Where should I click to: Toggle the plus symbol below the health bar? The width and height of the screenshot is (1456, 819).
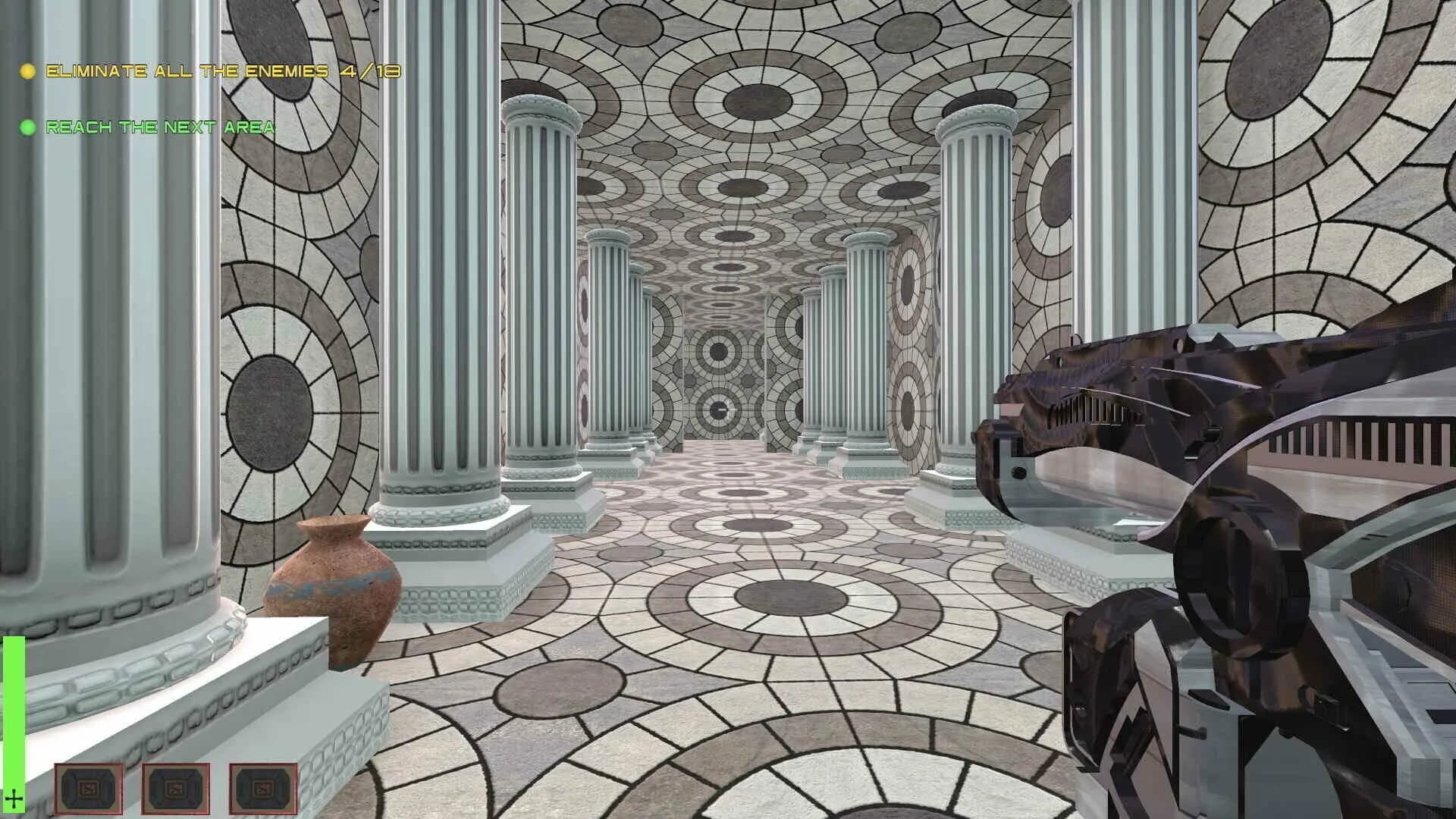pos(14,797)
